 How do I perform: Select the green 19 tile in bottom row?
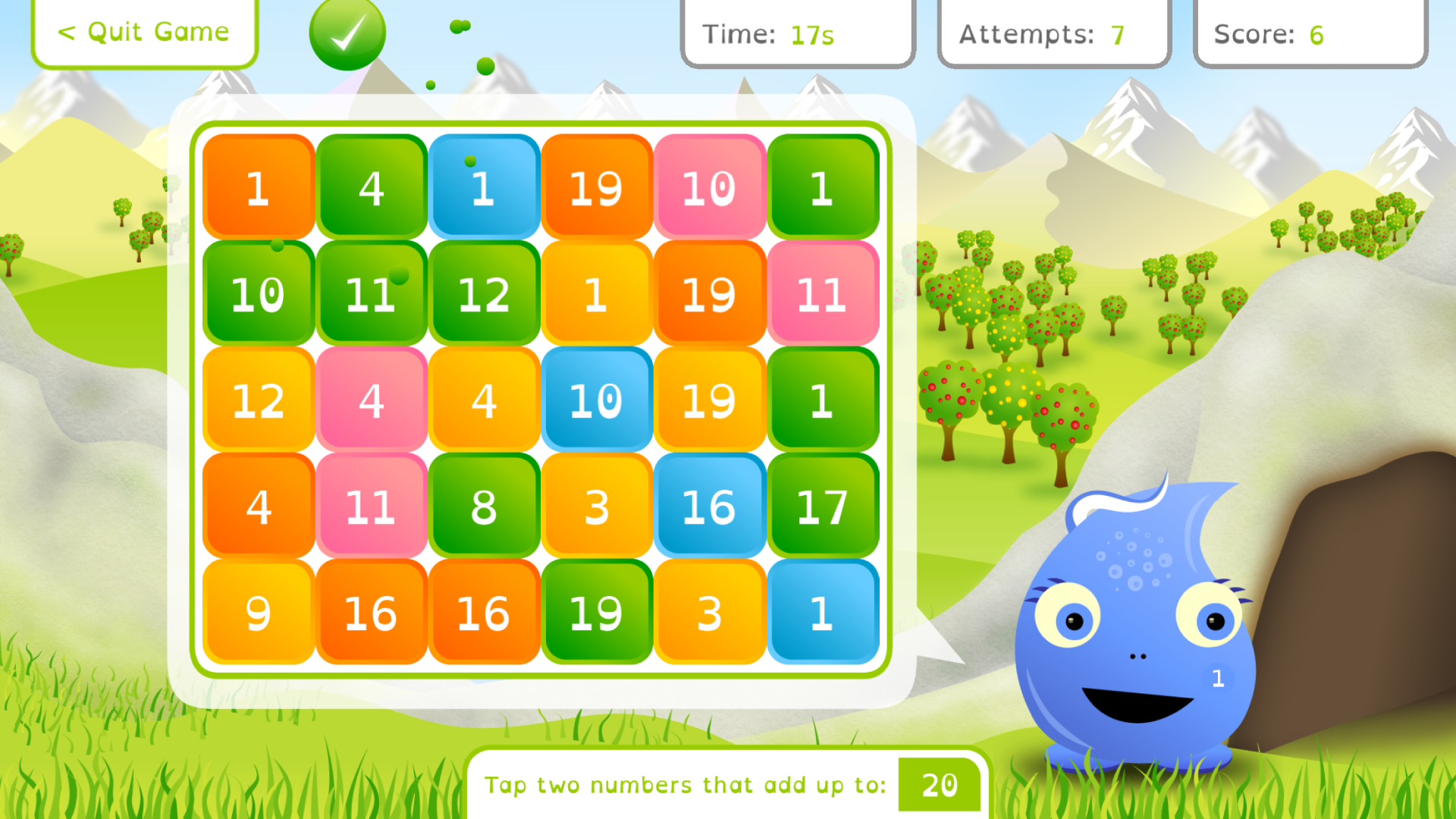point(597,613)
